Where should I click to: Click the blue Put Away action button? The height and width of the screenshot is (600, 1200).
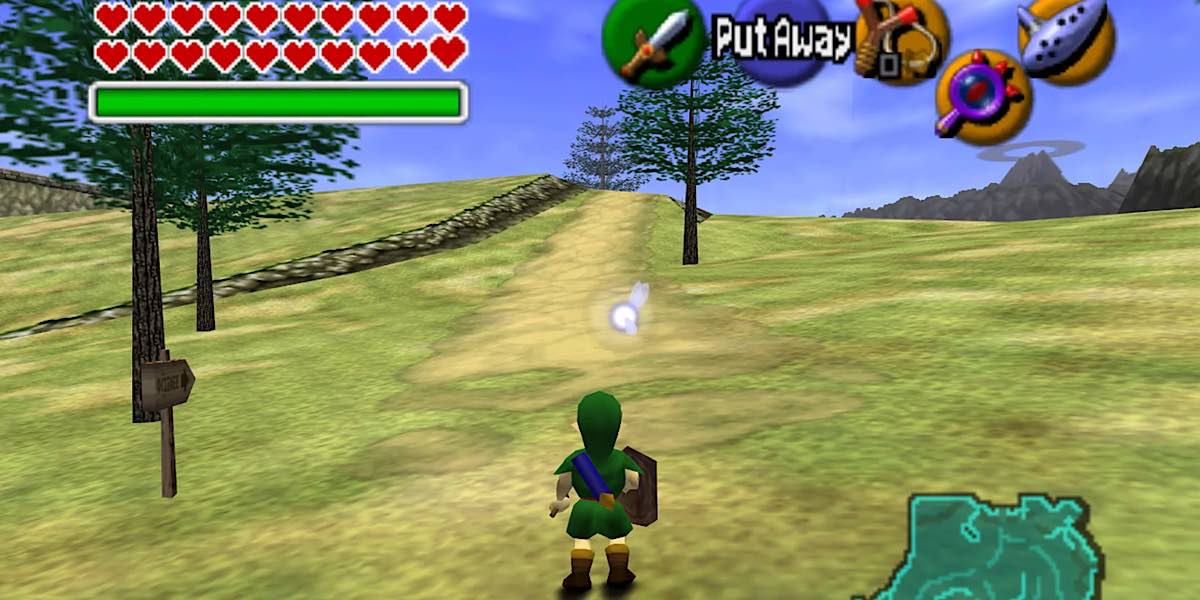pos(781,40)
